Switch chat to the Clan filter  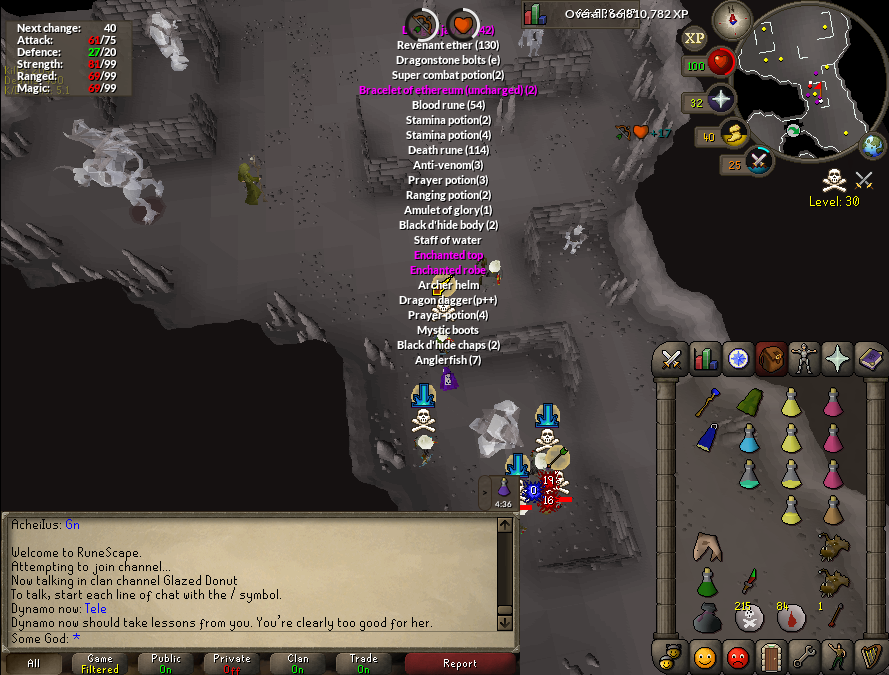(298, 663)
